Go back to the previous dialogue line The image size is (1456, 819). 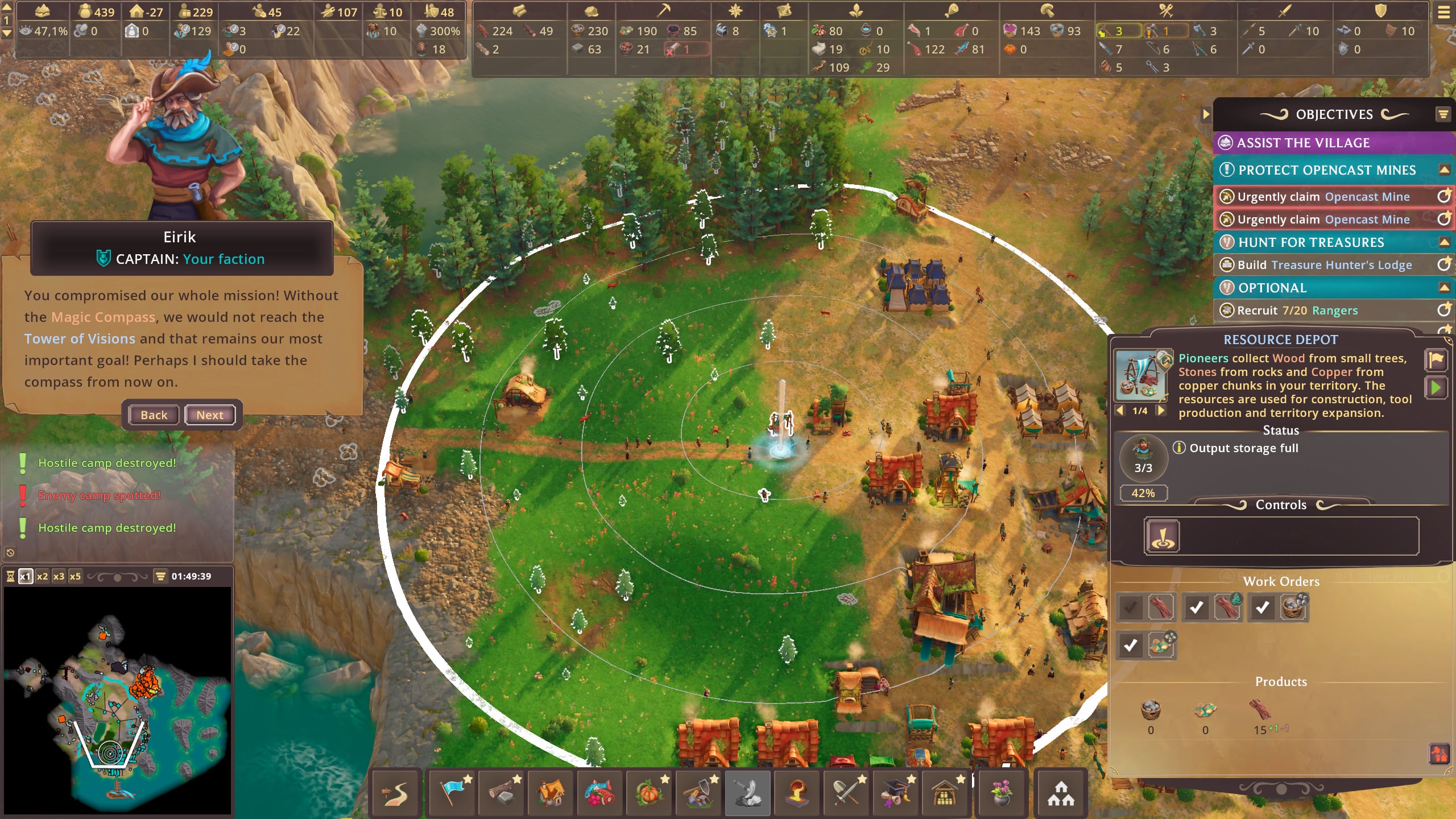point(154,415)
